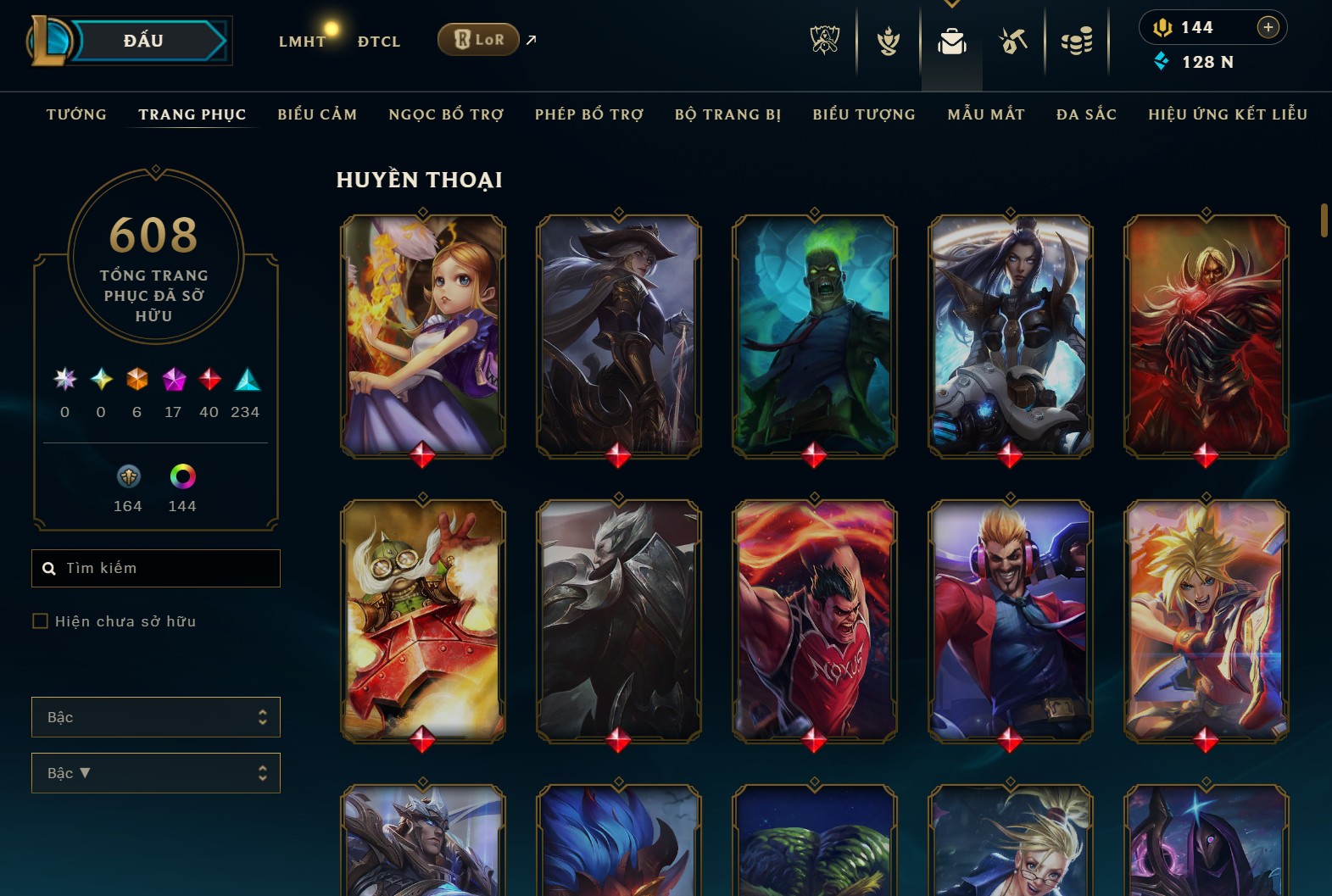Open the first "Bậc" dropdown

[156, 716]
